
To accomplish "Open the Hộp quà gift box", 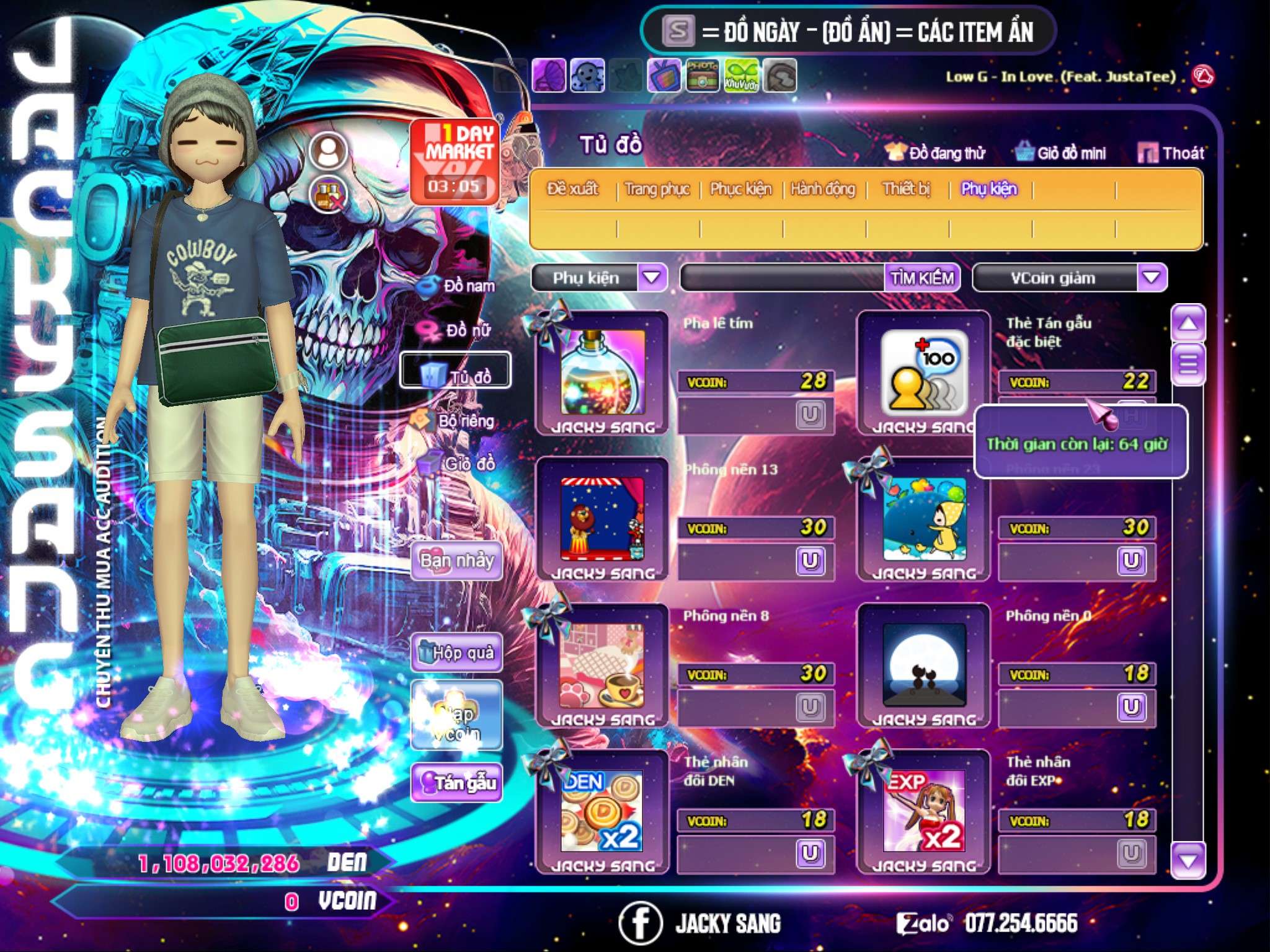I will click(457, 653).
